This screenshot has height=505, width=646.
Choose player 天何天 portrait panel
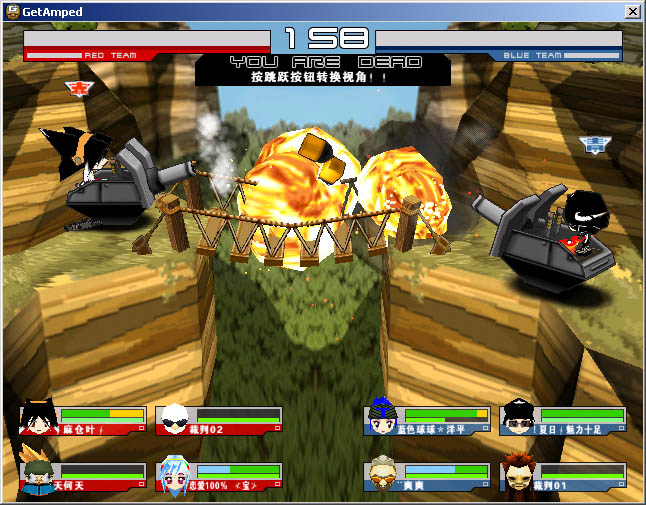tap(82, 477)
